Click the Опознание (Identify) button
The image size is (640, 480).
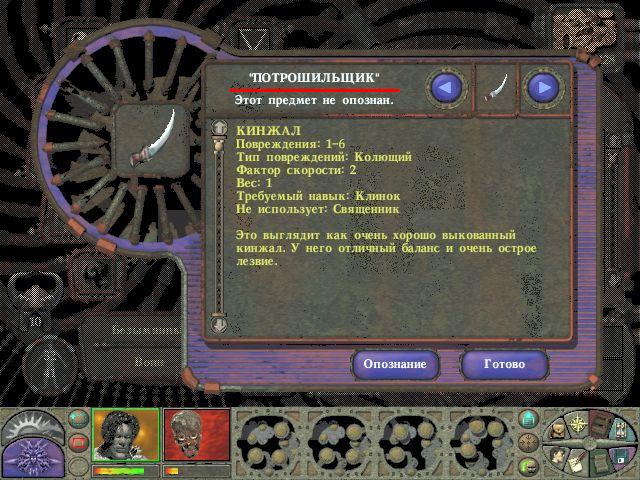coord(395,364)
